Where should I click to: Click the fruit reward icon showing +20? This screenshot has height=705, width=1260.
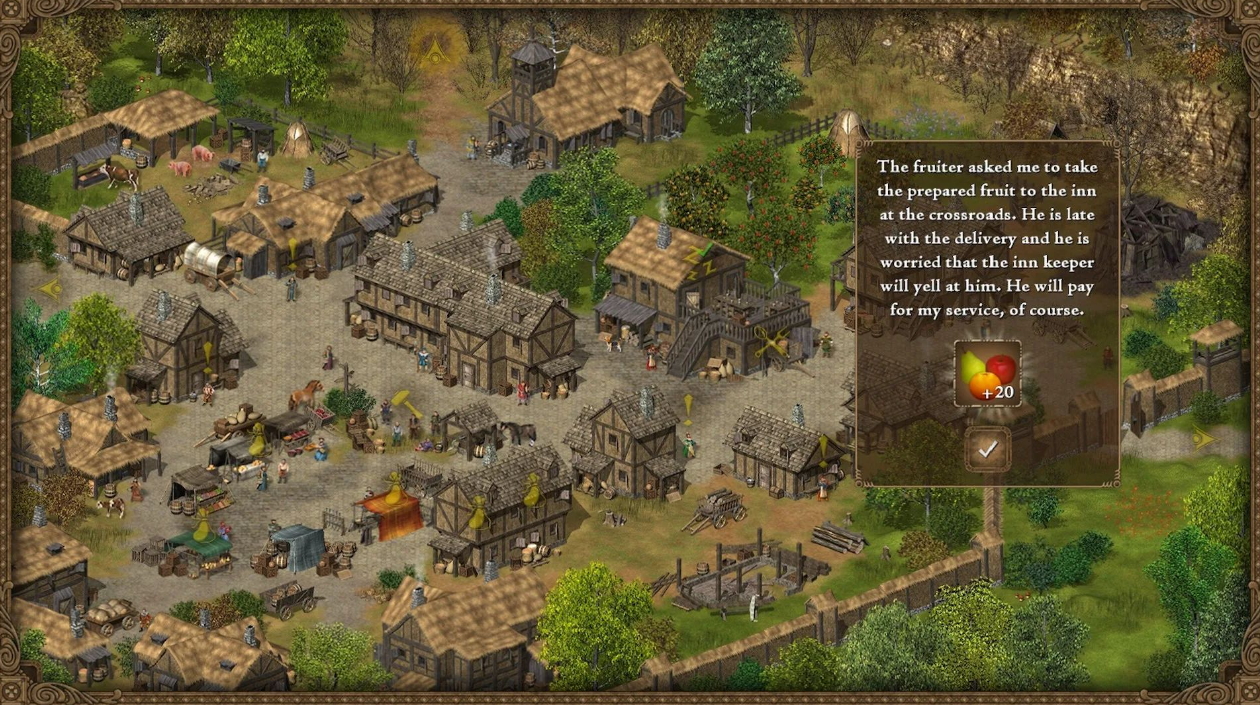coord(987,373)
